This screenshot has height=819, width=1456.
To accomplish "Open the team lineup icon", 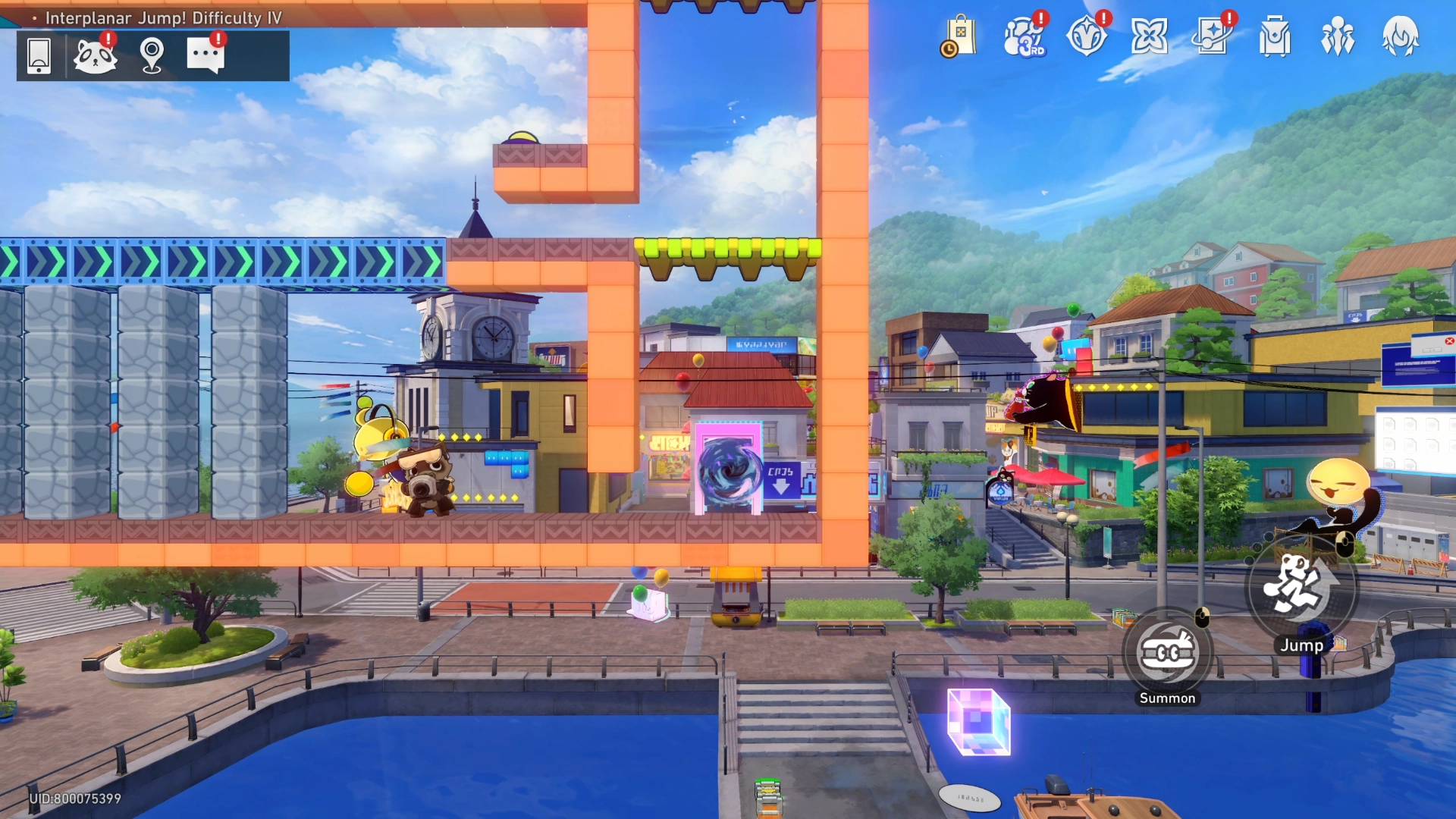I will (1338, 38).
